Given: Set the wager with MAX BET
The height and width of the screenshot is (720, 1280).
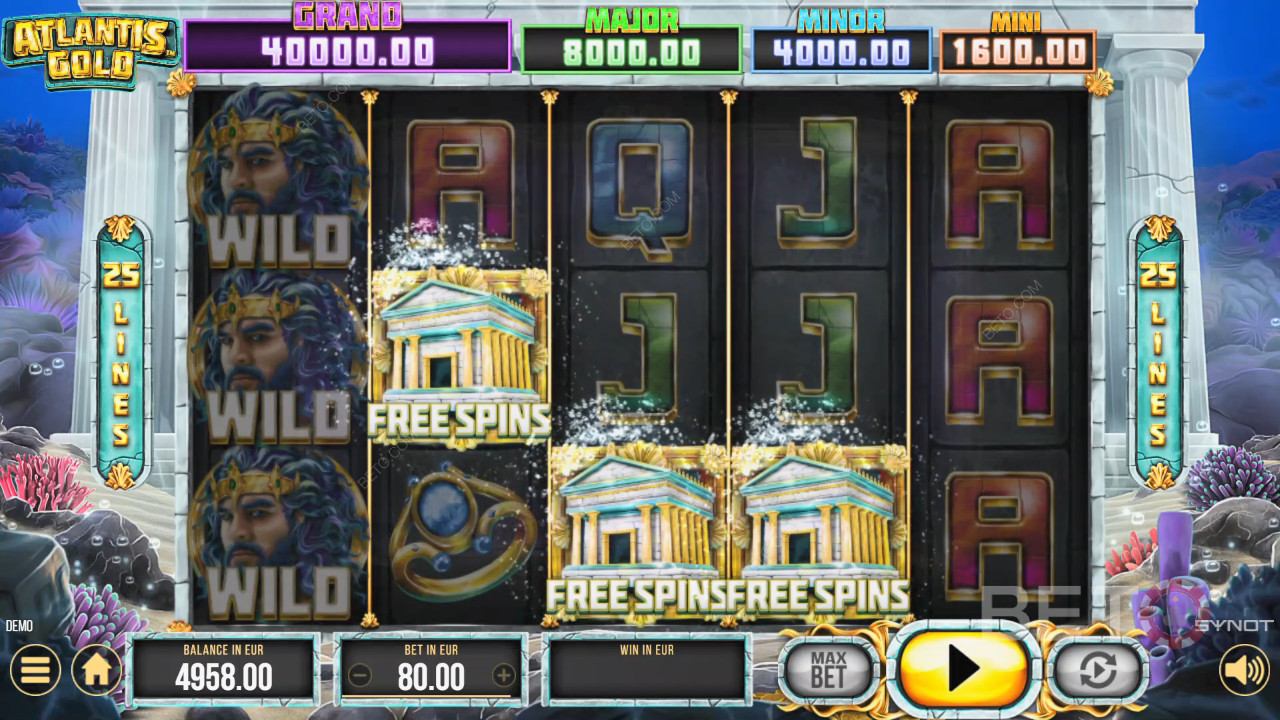Looking at the screenshot, I should [828, 669].
